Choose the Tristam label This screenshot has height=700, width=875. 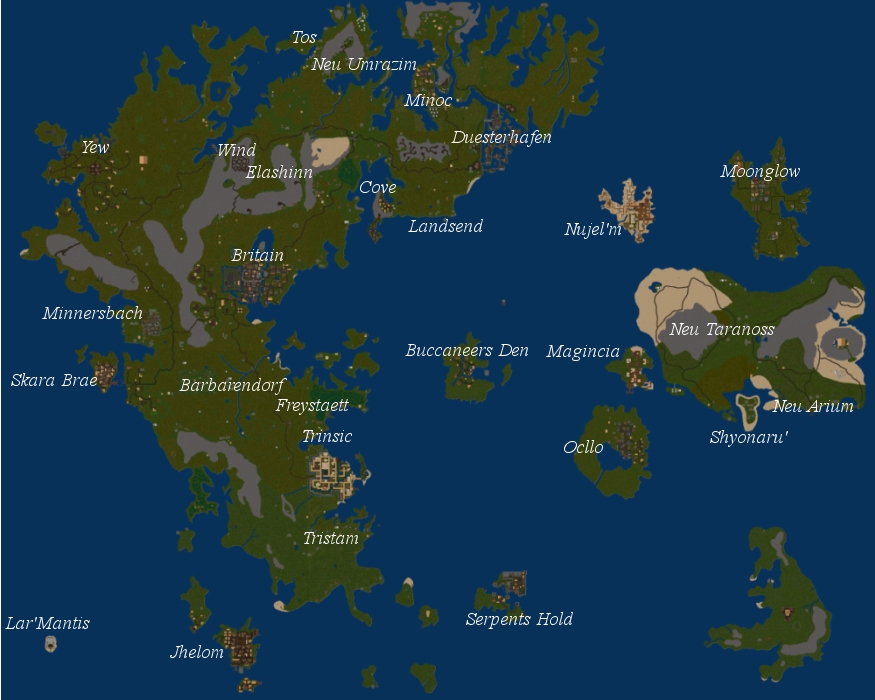[331, 539]
